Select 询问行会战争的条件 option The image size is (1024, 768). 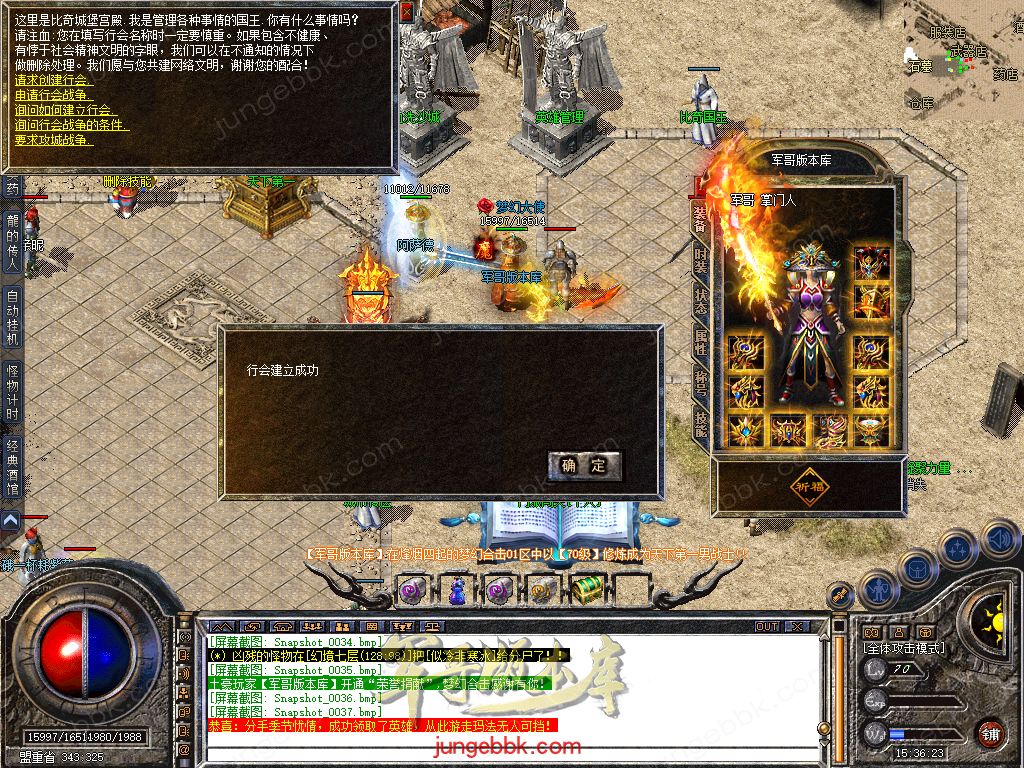[72, 125]
